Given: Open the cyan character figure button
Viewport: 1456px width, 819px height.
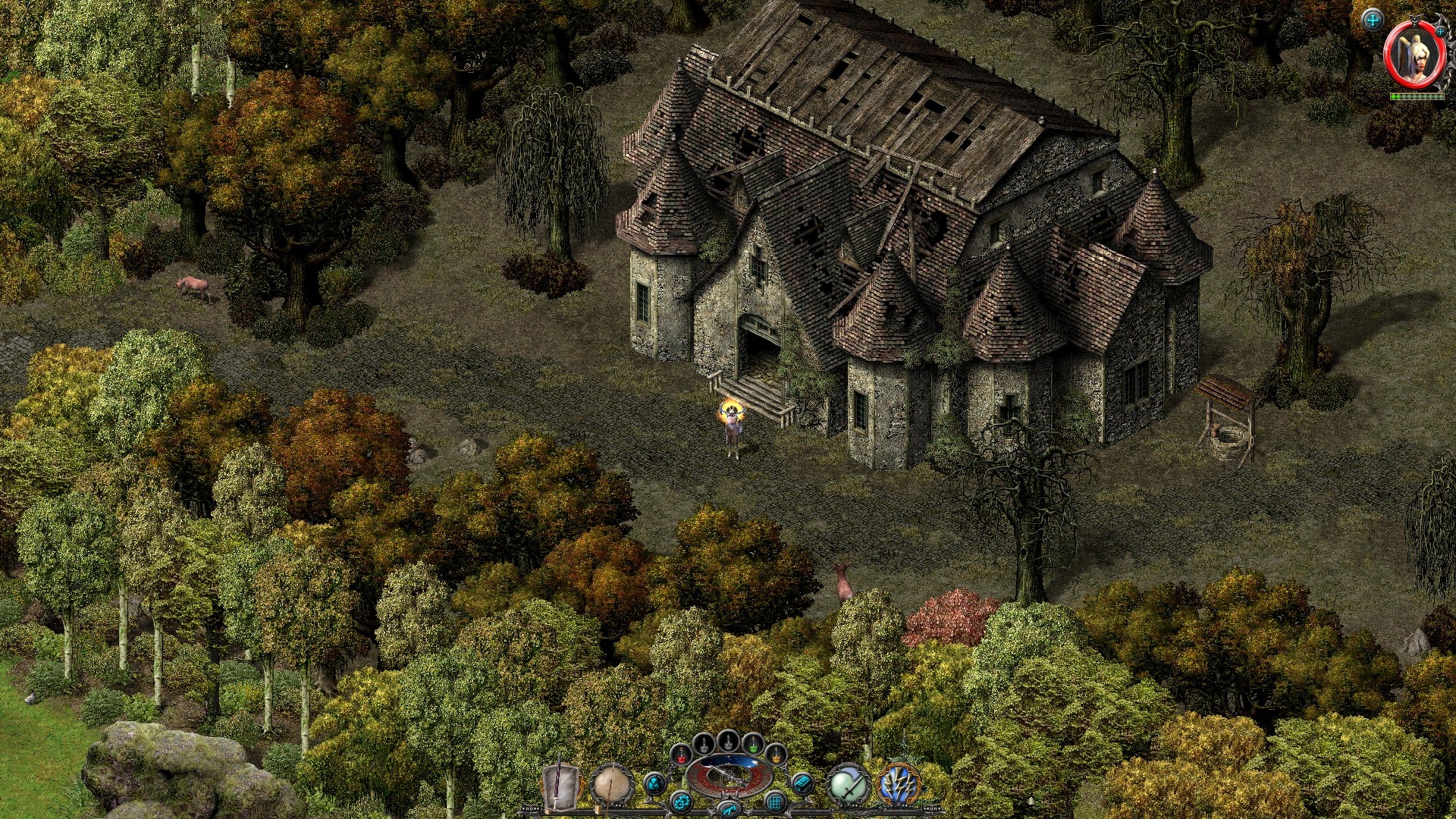Looking at the screenshot, I should [x=654, y=783].
